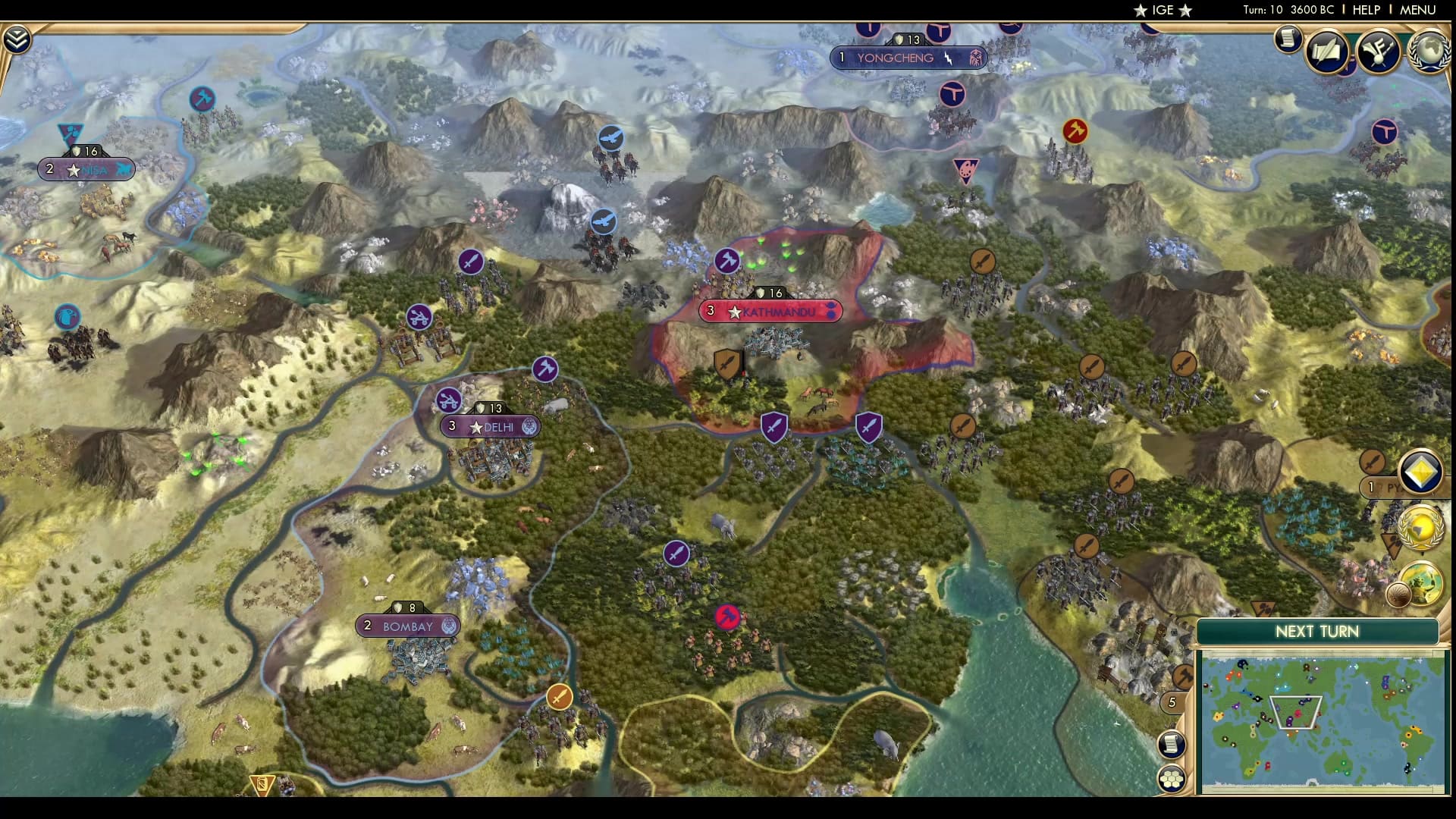Select the Delhi city banner

point(491,427)
